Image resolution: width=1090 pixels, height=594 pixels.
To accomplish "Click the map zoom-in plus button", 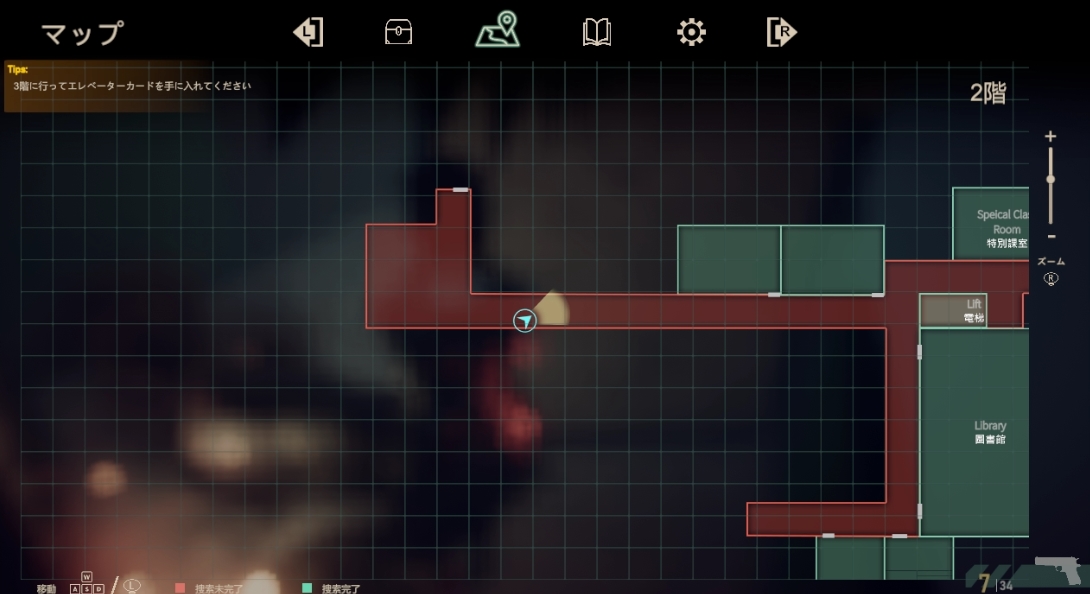I will [1050, 136].
